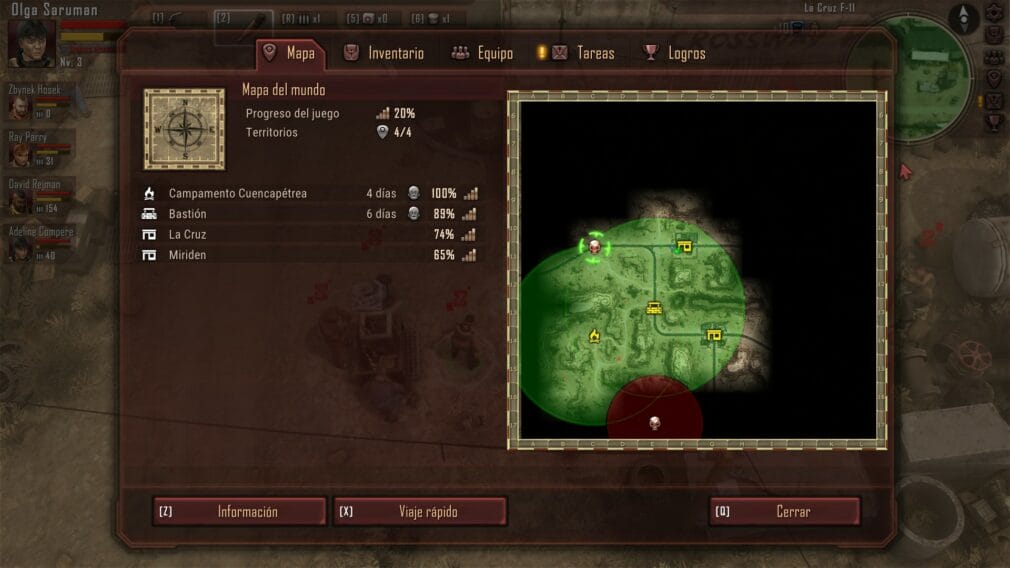This screenshot has height=568, width=1010.
Task: Open the Inventario tab
Action: tap(385, 54)
